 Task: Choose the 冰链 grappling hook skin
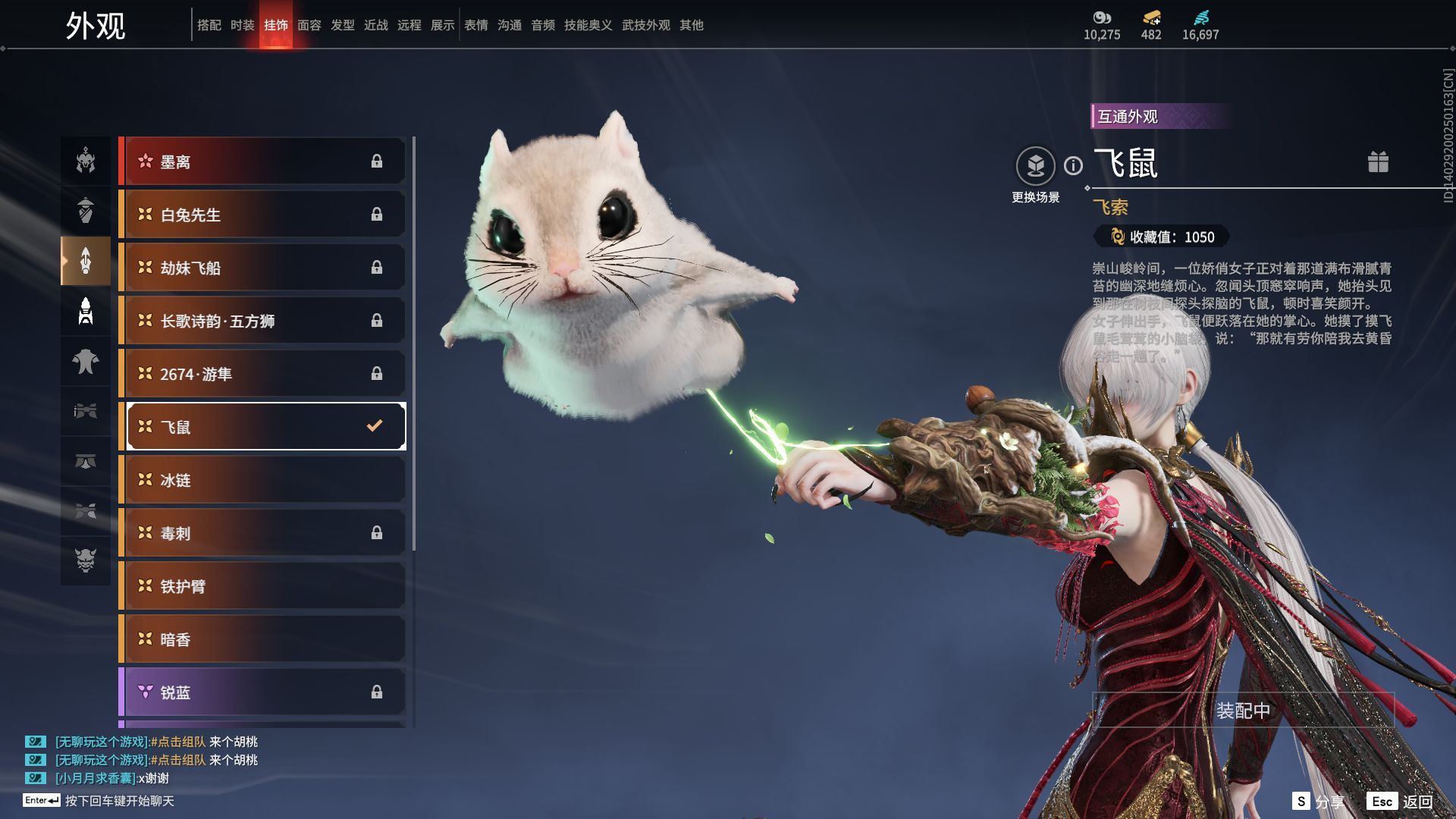pos(262,480)
